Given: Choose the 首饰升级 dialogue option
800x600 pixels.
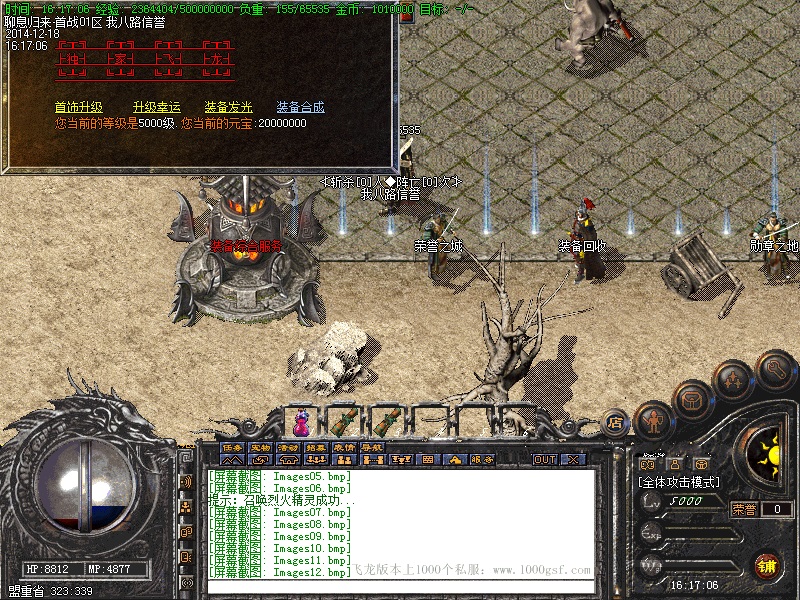Looking at the screenshot, I should pyautogui.click(x=78, y=107).
